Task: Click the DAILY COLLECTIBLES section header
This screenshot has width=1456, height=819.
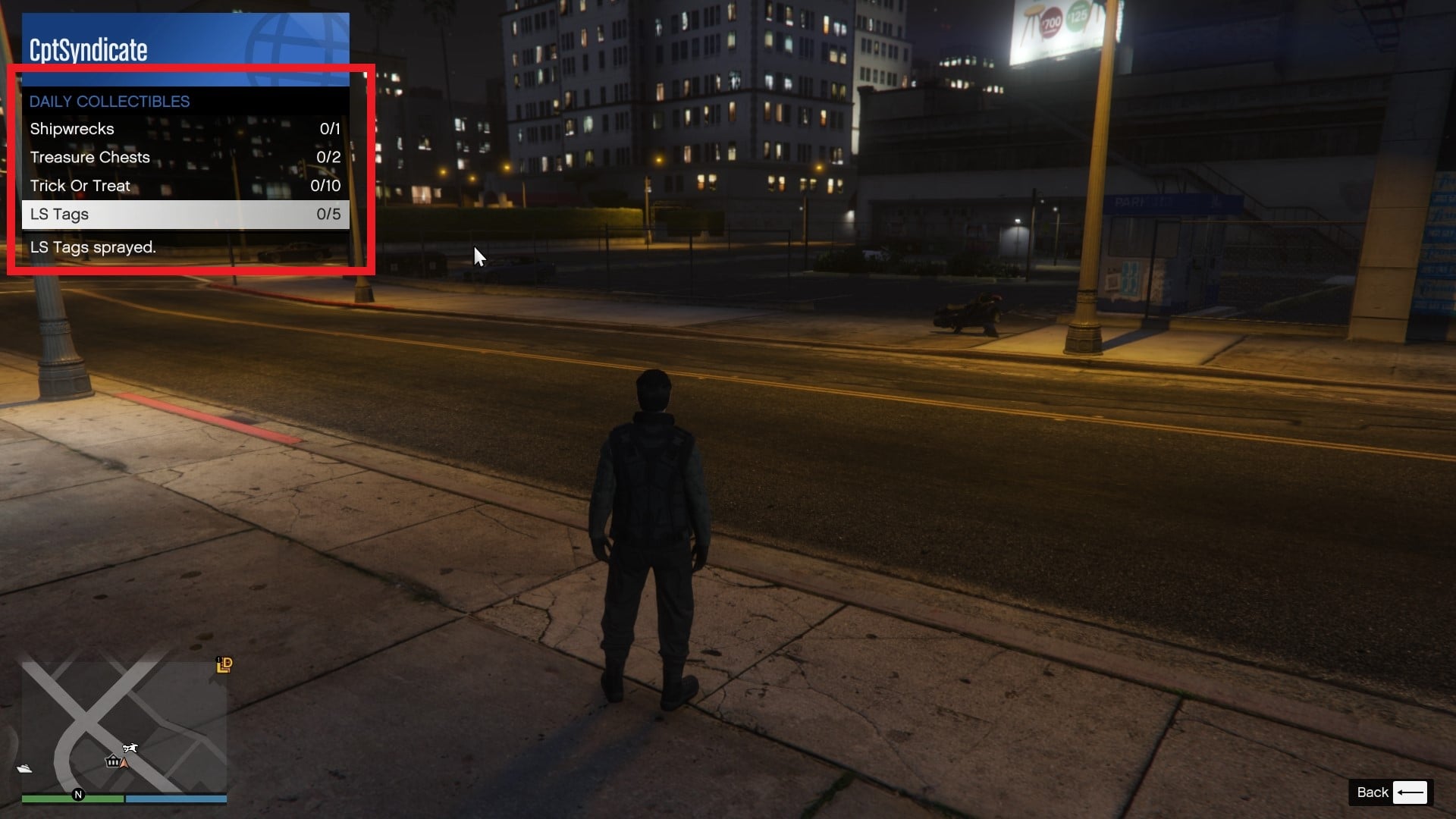Action: tap(109, 101)
